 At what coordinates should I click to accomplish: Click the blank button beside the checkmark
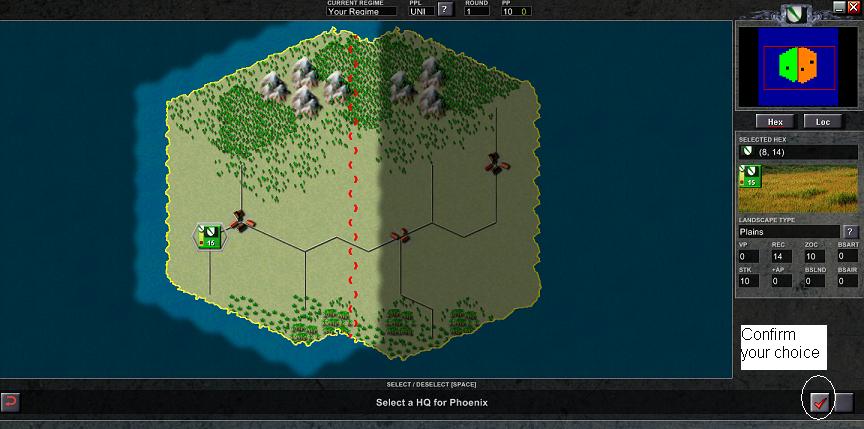844,402
